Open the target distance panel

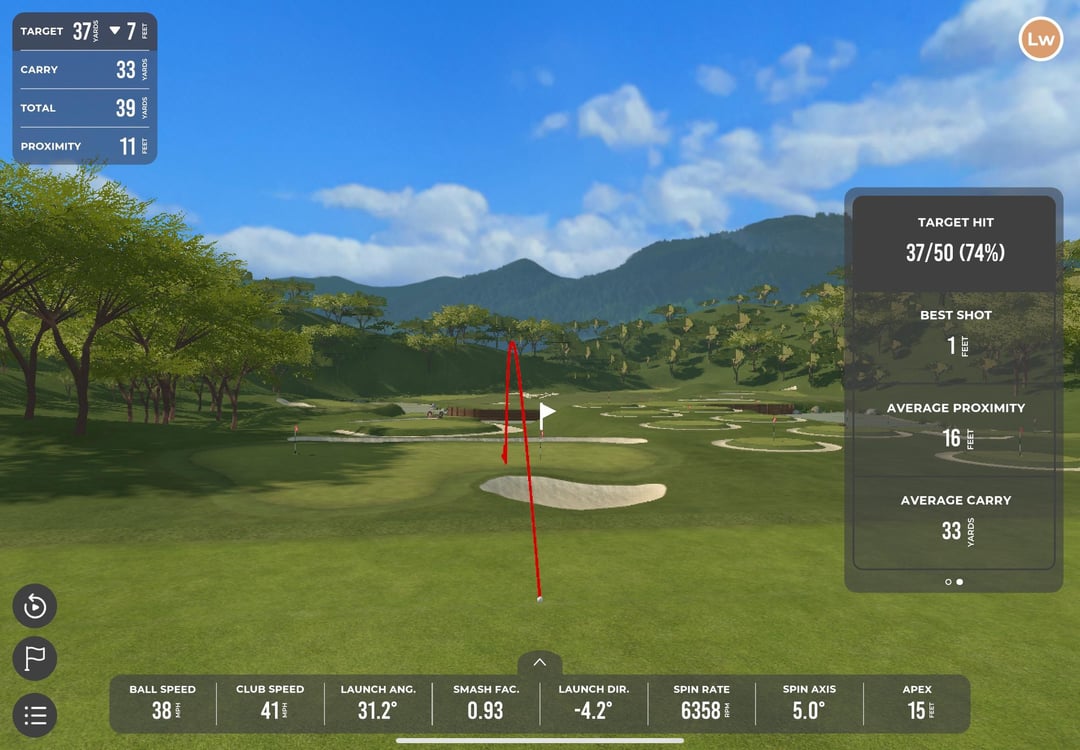pos(85,32)
